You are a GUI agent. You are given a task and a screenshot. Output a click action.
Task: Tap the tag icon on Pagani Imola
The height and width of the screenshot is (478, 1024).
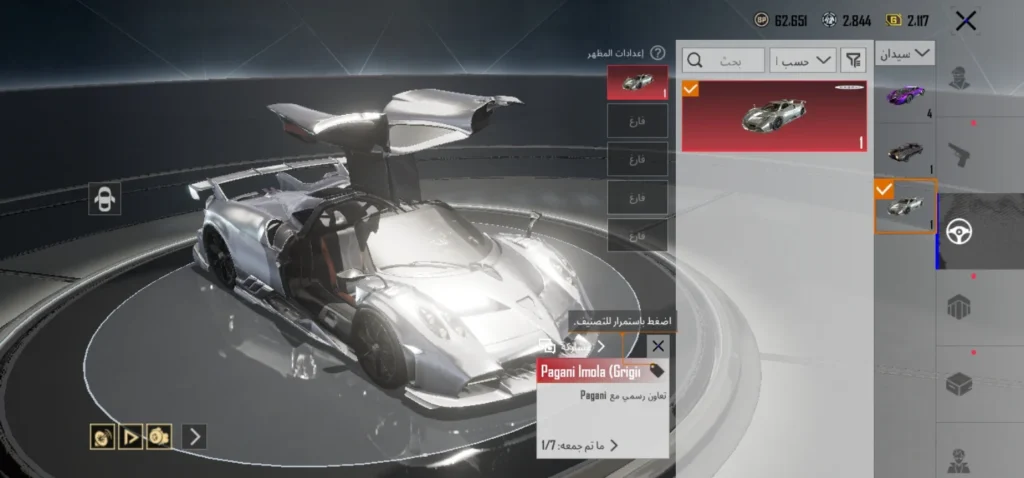(657, 371)
